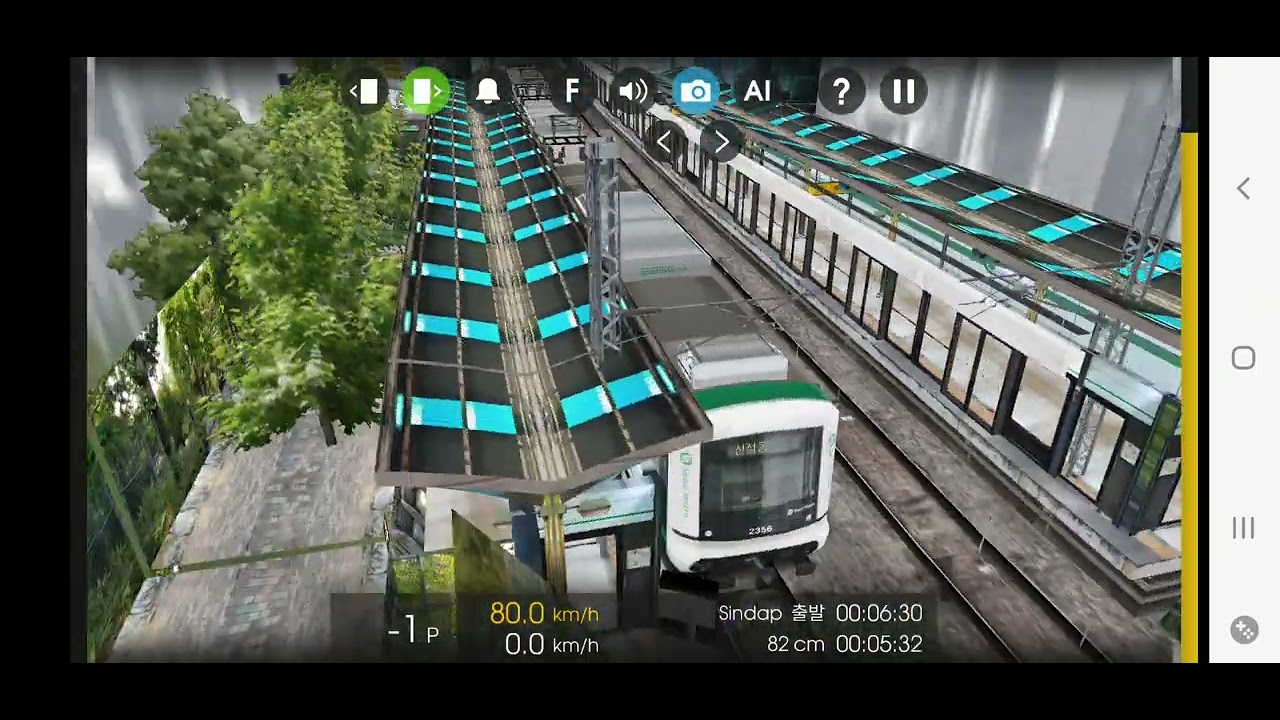Switch to previous camera with left arrow
This screenshot has width=1280, height=720.
tap(664, 142)
